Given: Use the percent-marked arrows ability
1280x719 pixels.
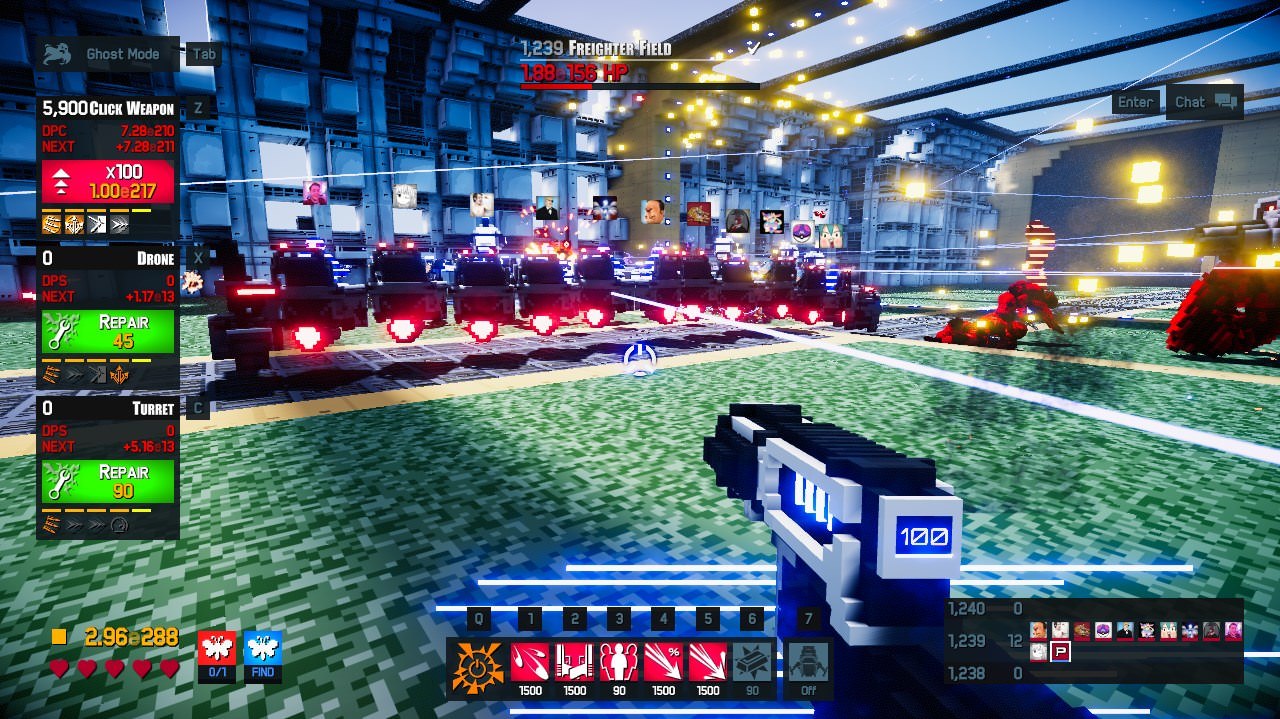Looking at the screenshot, I should [x=663, y=662].
